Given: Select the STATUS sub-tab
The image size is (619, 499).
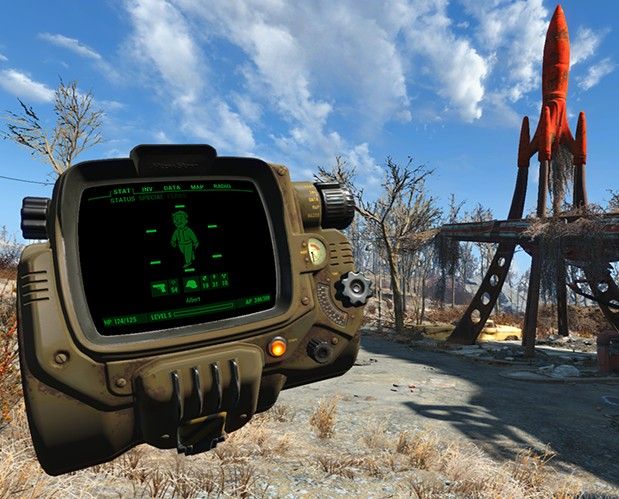Looking at the screenshot, I should (123, 200).
